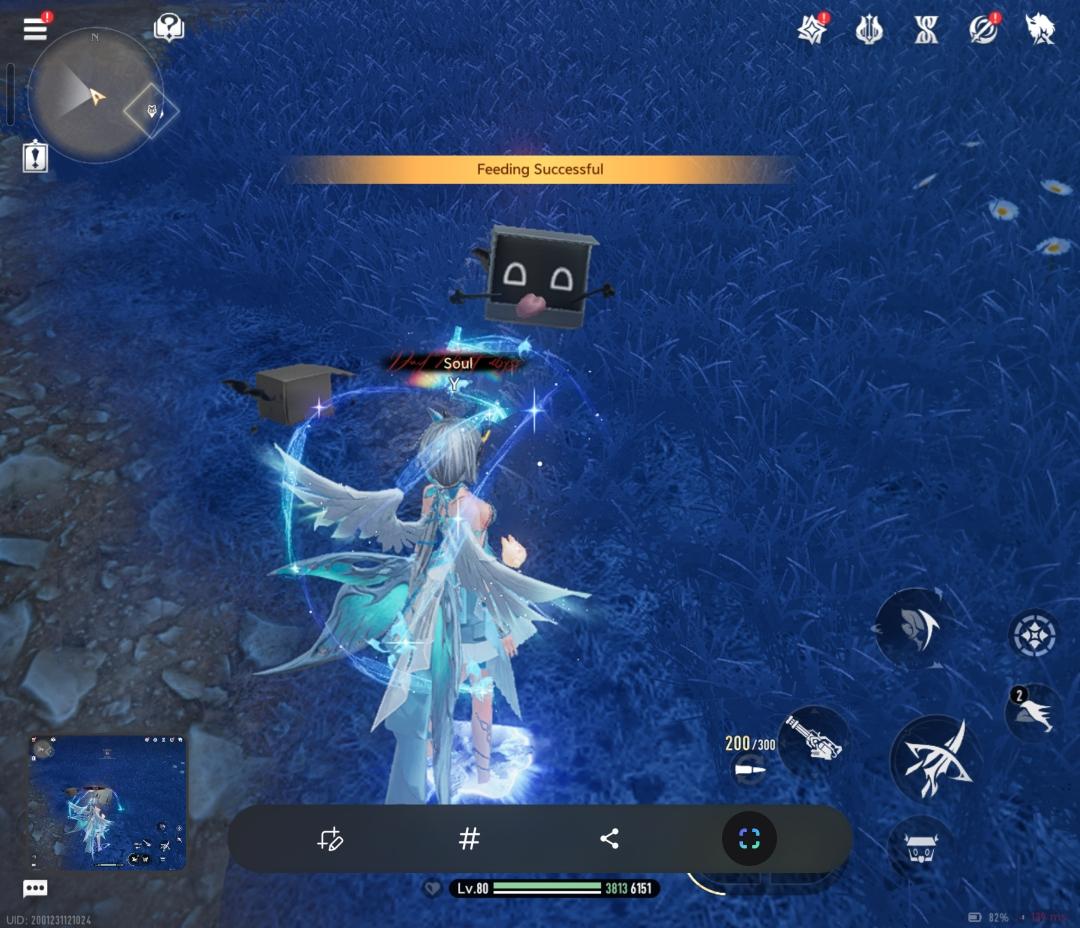This screenshot has width=1080, height=928.
Task: Tap the circular crosshair target button
Action: [x=1034, y=633]
